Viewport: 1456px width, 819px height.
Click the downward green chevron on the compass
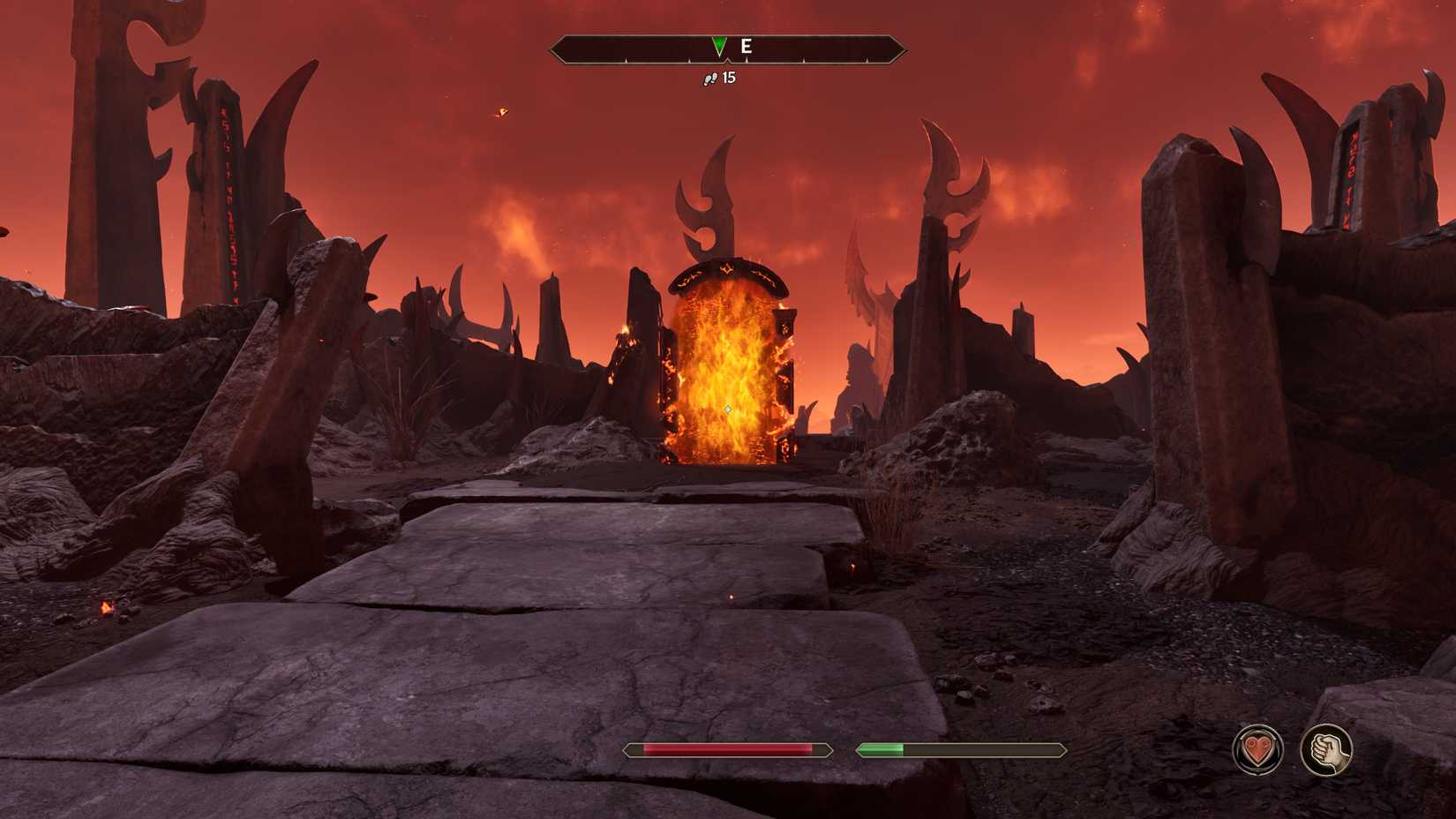tap(720, 44)
